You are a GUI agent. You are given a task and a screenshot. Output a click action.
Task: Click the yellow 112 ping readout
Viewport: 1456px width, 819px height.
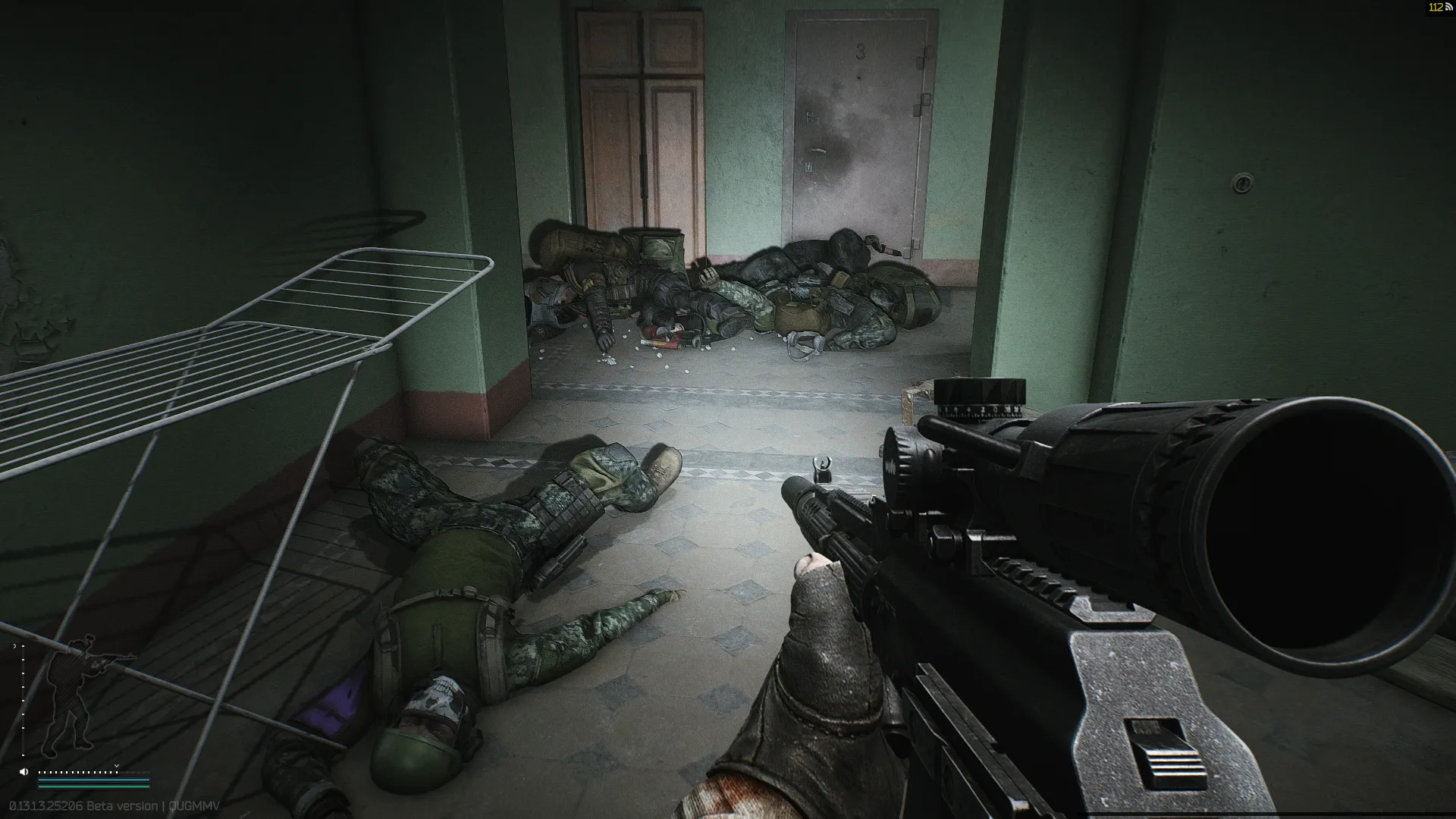[x=1436, y=8]
